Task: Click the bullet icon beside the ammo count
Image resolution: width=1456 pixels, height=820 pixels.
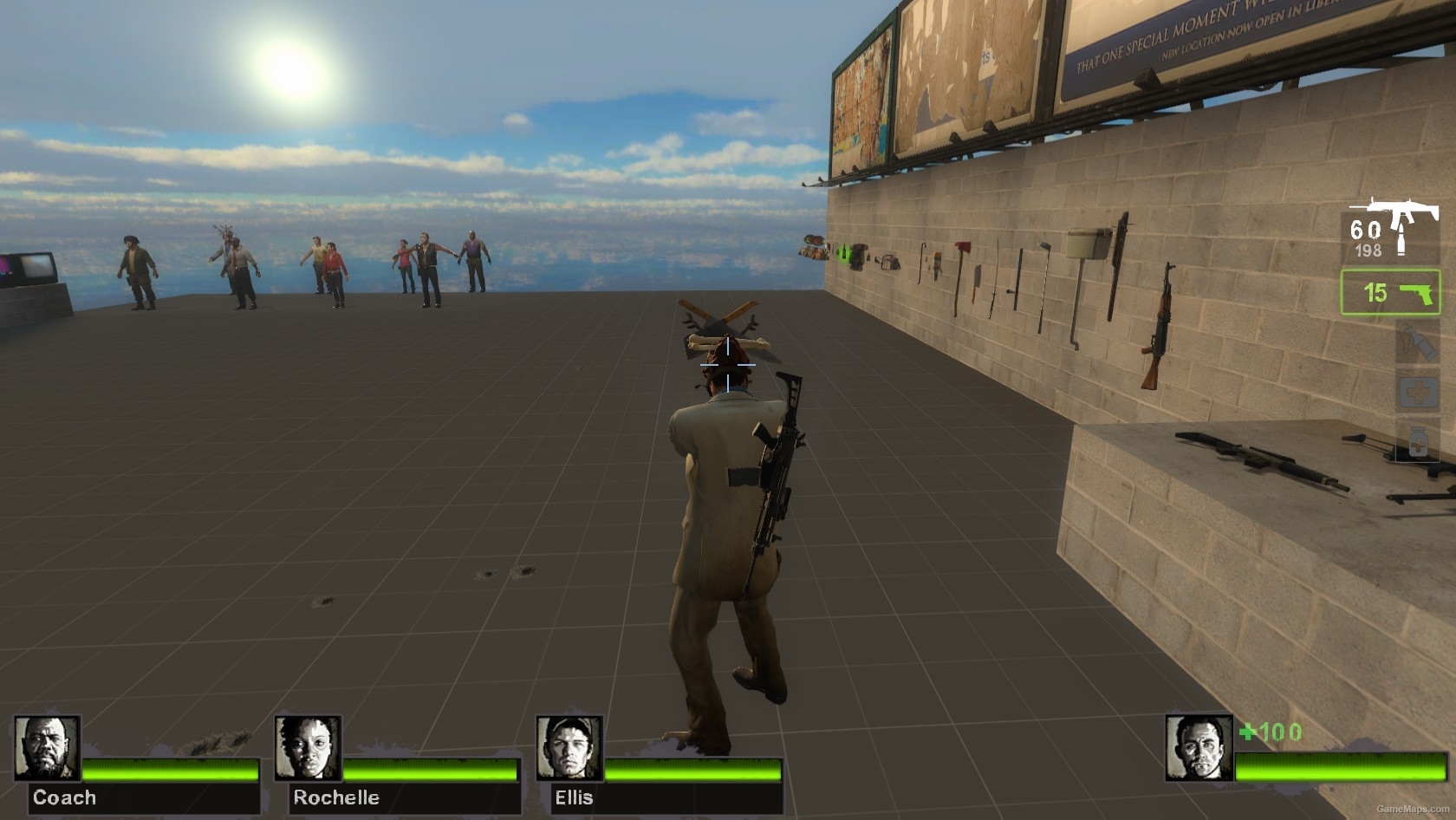Action: click(1401, 238)
